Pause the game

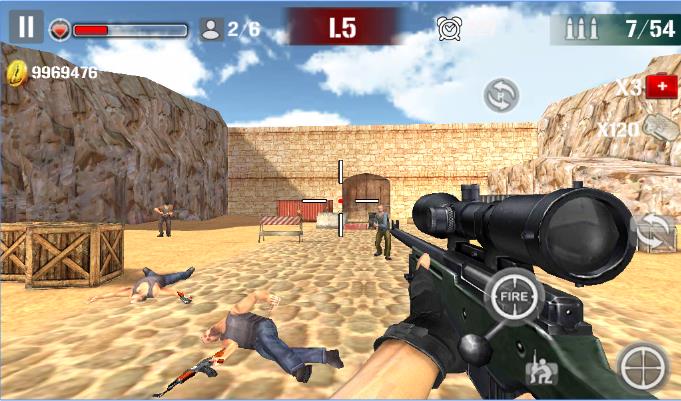click(x=26, y=26)
